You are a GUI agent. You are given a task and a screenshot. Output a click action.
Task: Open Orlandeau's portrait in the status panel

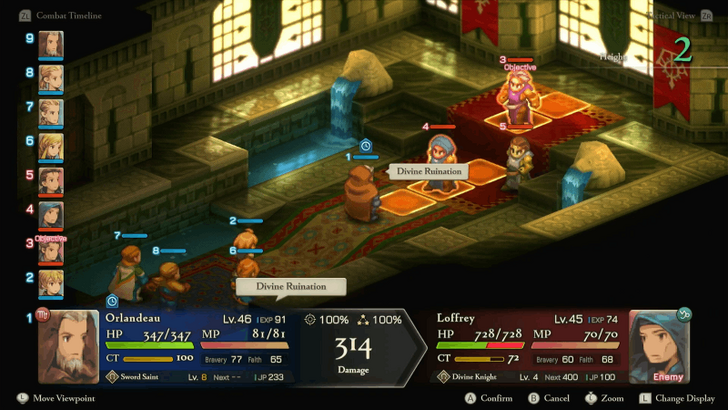[x=68, y=346]
